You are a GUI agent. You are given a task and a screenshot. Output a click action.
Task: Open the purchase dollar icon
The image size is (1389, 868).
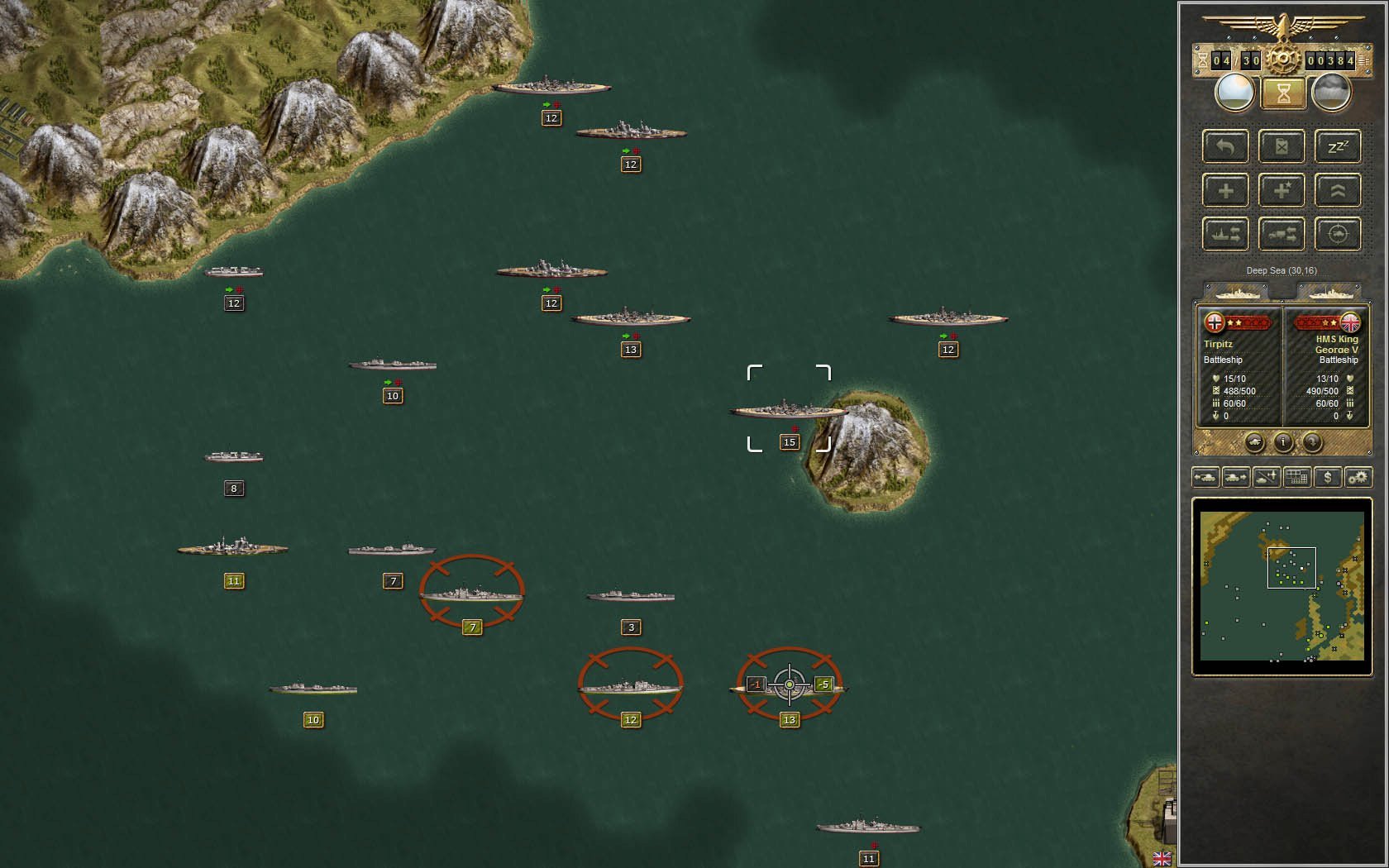[x=1328, y=477]
